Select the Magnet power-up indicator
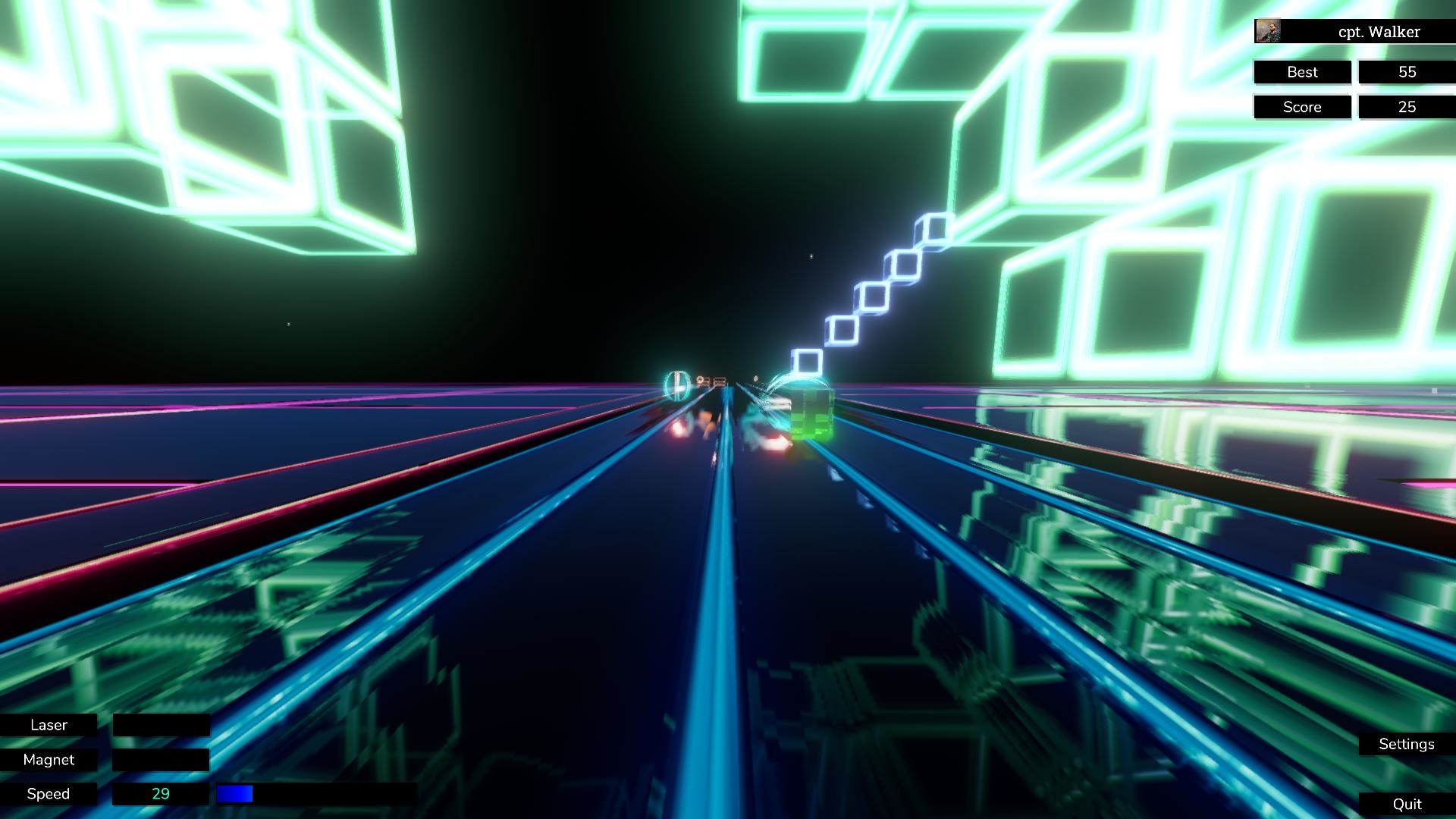The image size is (1456, 819). [49, 759]
